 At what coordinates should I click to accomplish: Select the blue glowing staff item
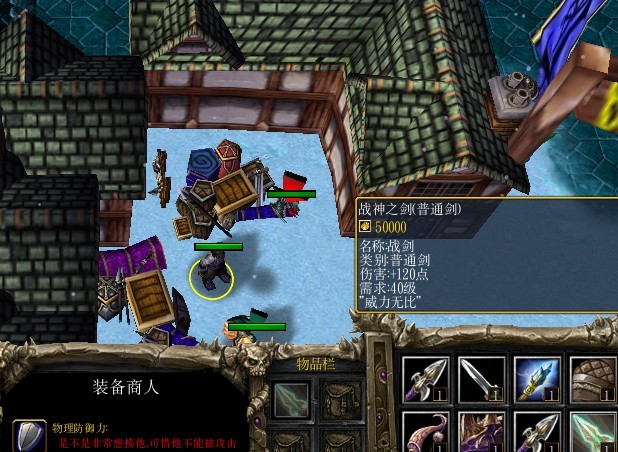click(x=537, y=378)
